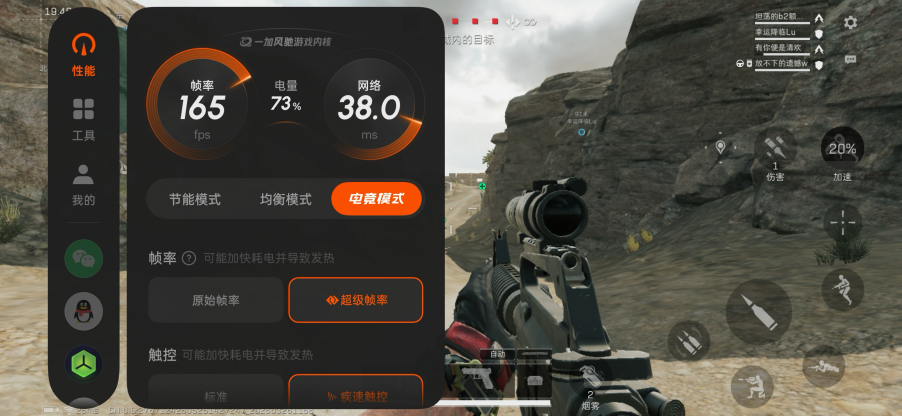Open the chat bubble icon
The width and height of the screenshot is (902, 416).
[850, 60]
